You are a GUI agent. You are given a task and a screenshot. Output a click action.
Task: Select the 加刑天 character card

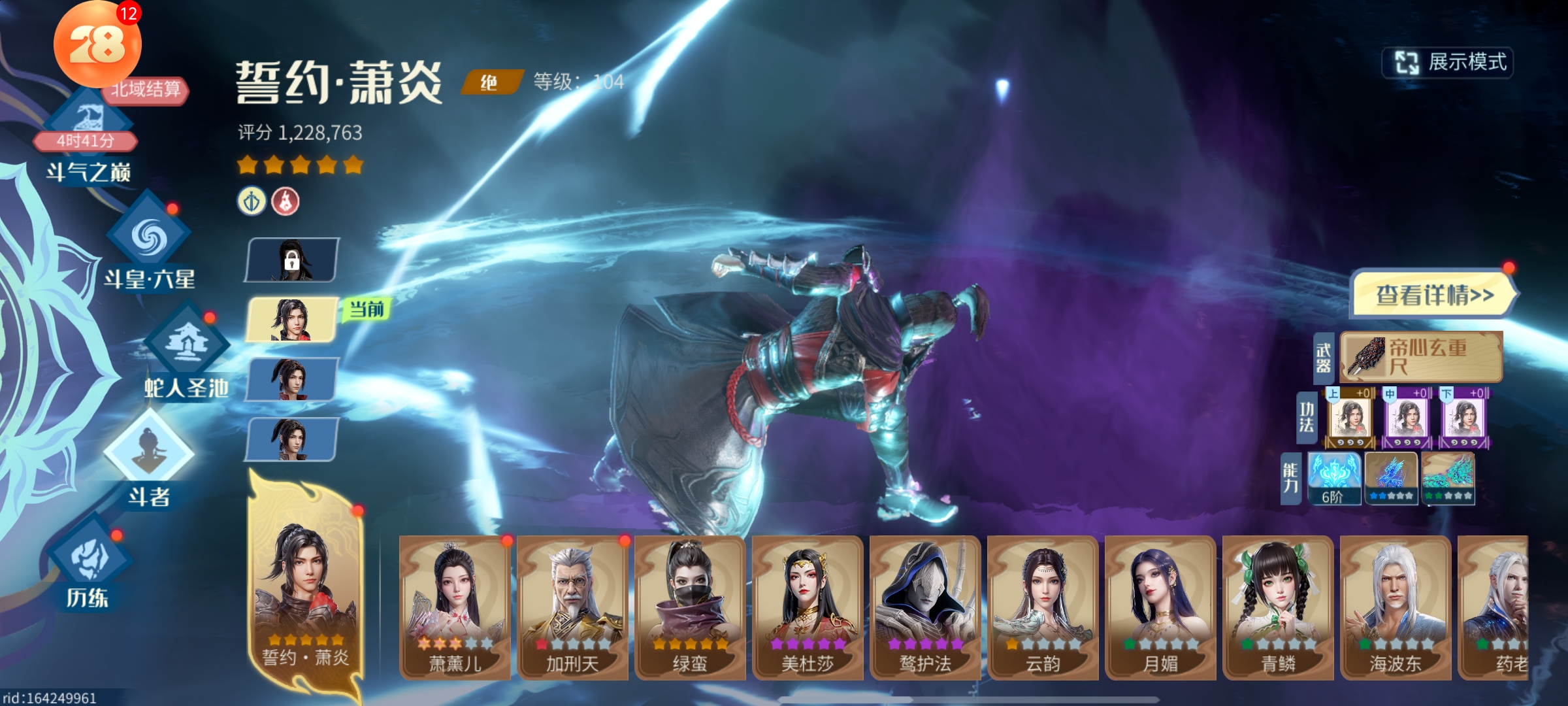pos(572,607)
